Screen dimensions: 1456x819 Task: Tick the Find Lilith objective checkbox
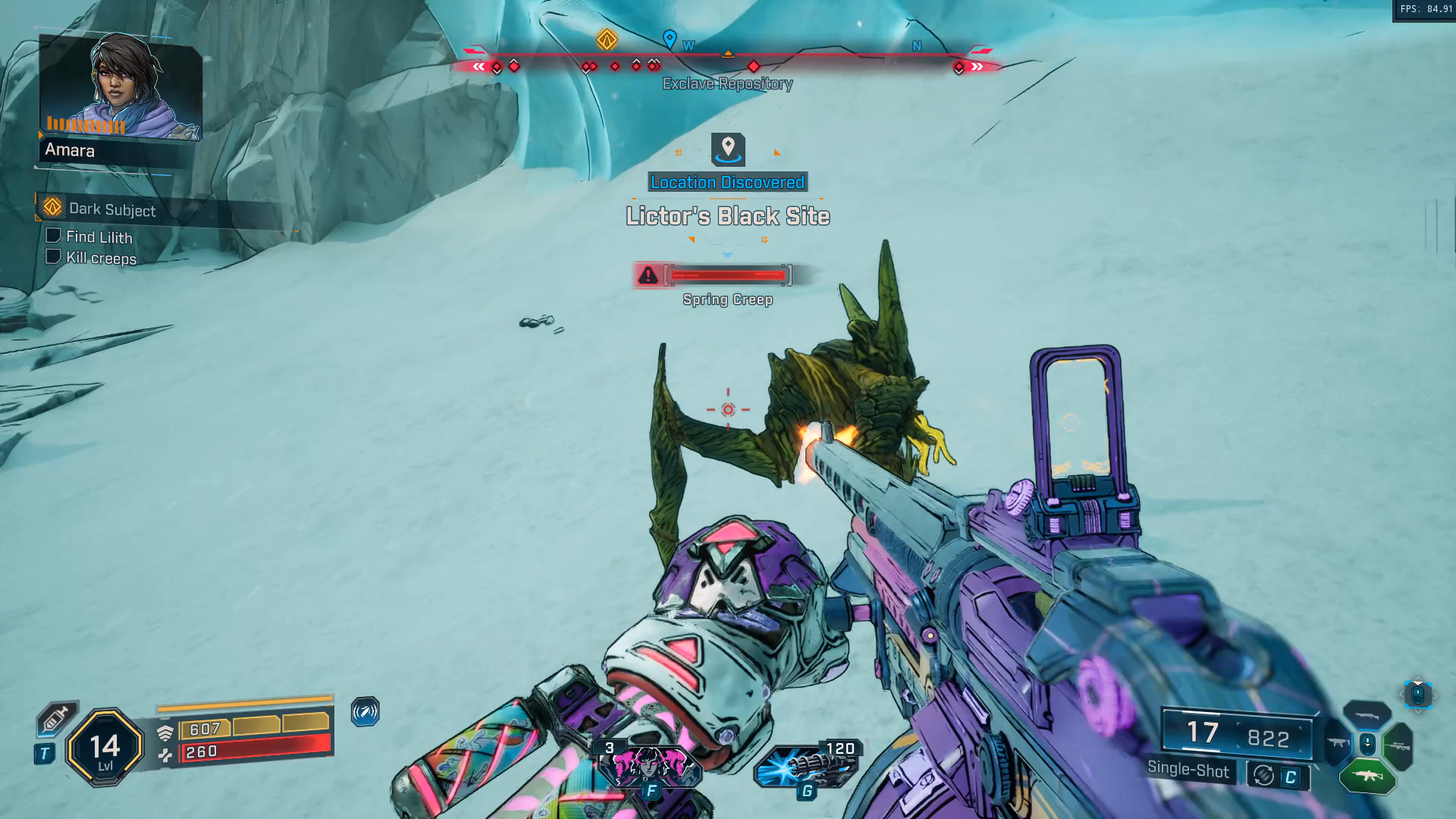53,236
